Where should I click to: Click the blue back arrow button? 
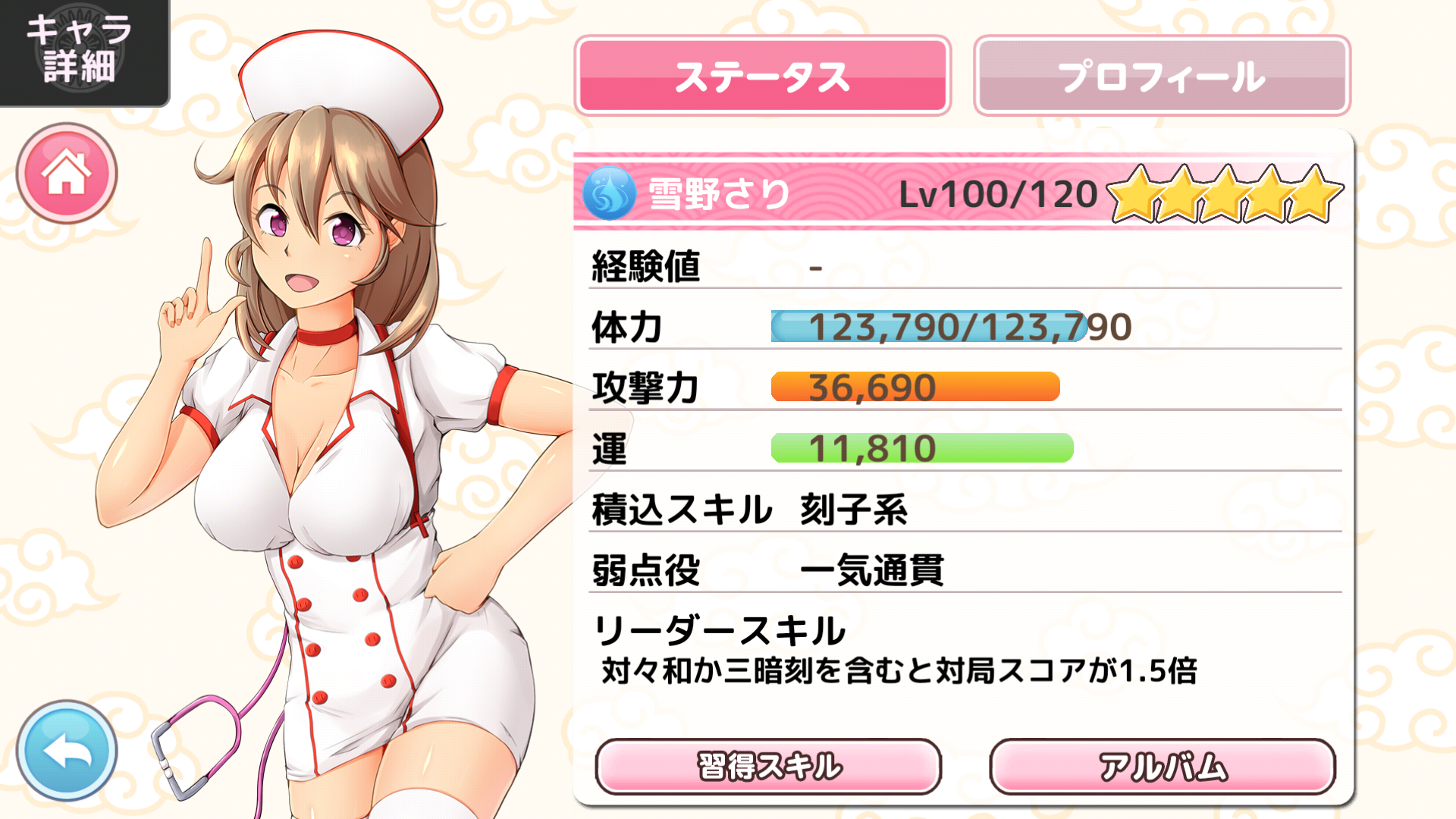pos(67,750)
